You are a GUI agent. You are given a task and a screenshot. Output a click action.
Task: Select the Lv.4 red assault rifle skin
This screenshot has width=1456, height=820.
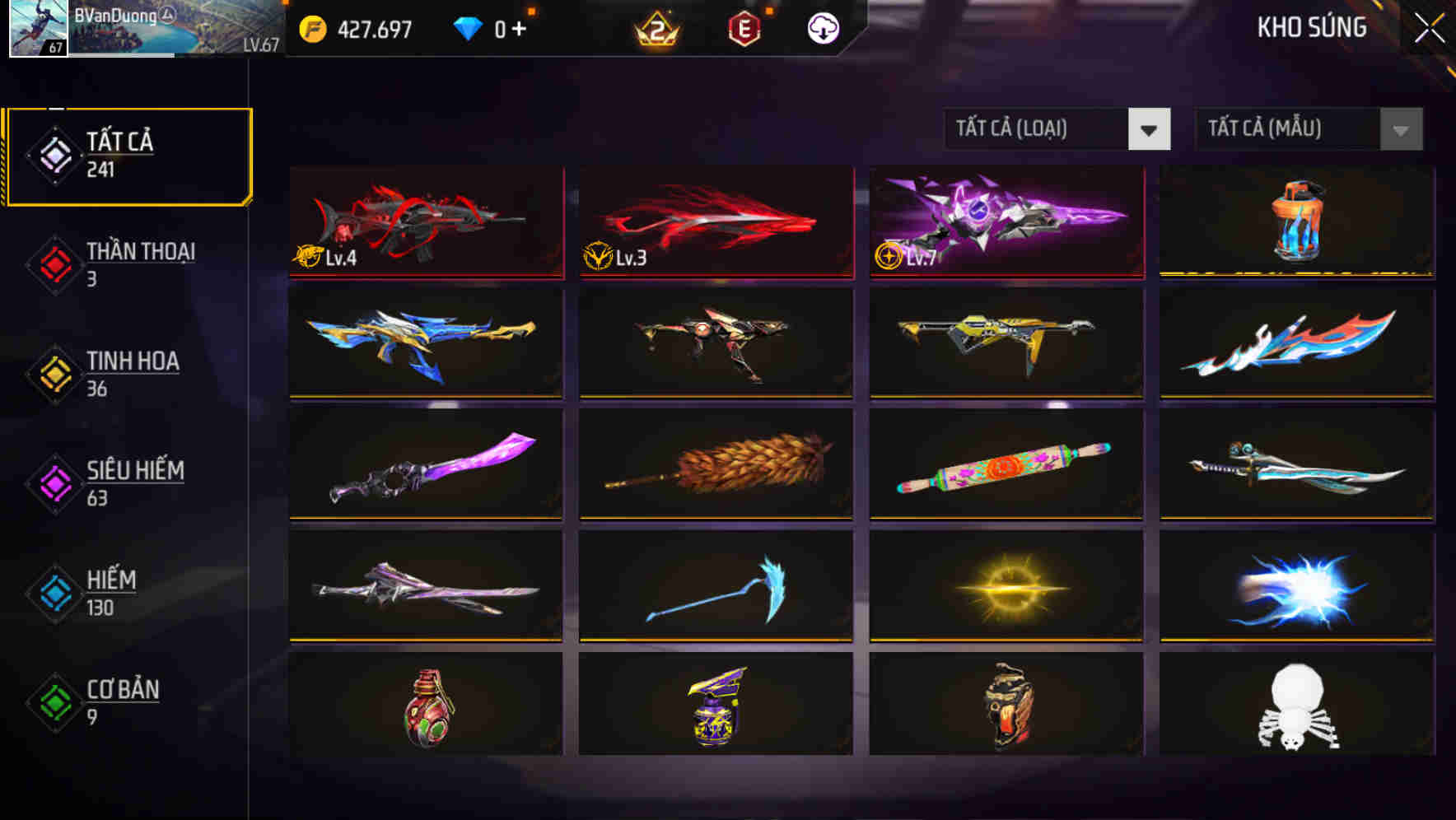425,221
